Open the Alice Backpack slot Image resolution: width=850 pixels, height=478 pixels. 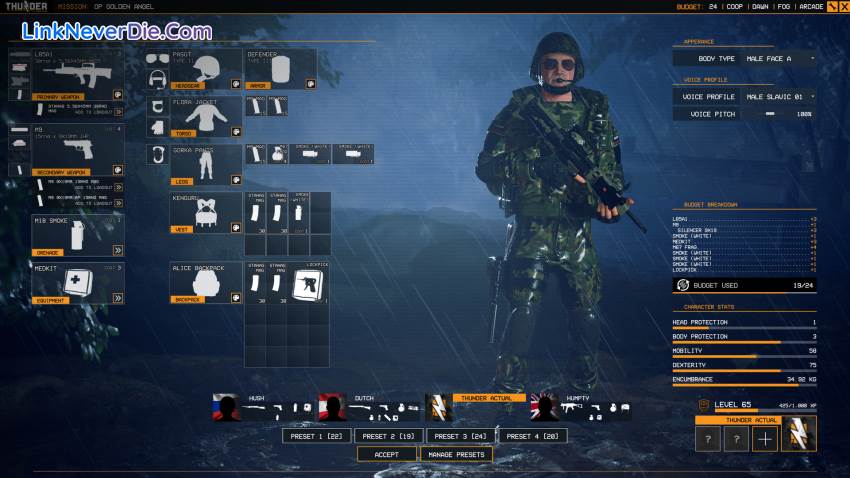pos(206,283)
